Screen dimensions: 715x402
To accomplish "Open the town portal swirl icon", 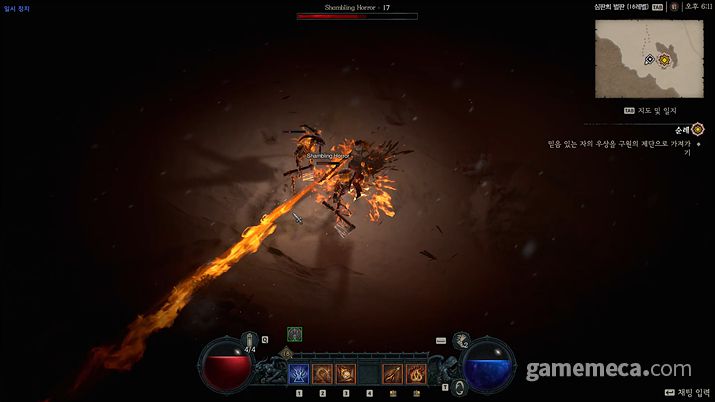I will 458,387.
